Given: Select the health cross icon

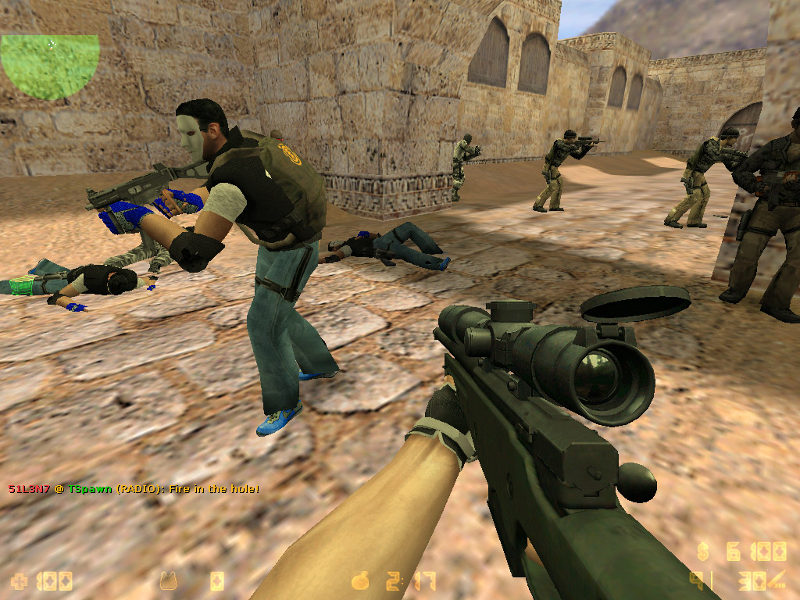Looking at the screenshot, I should [18, 580].
